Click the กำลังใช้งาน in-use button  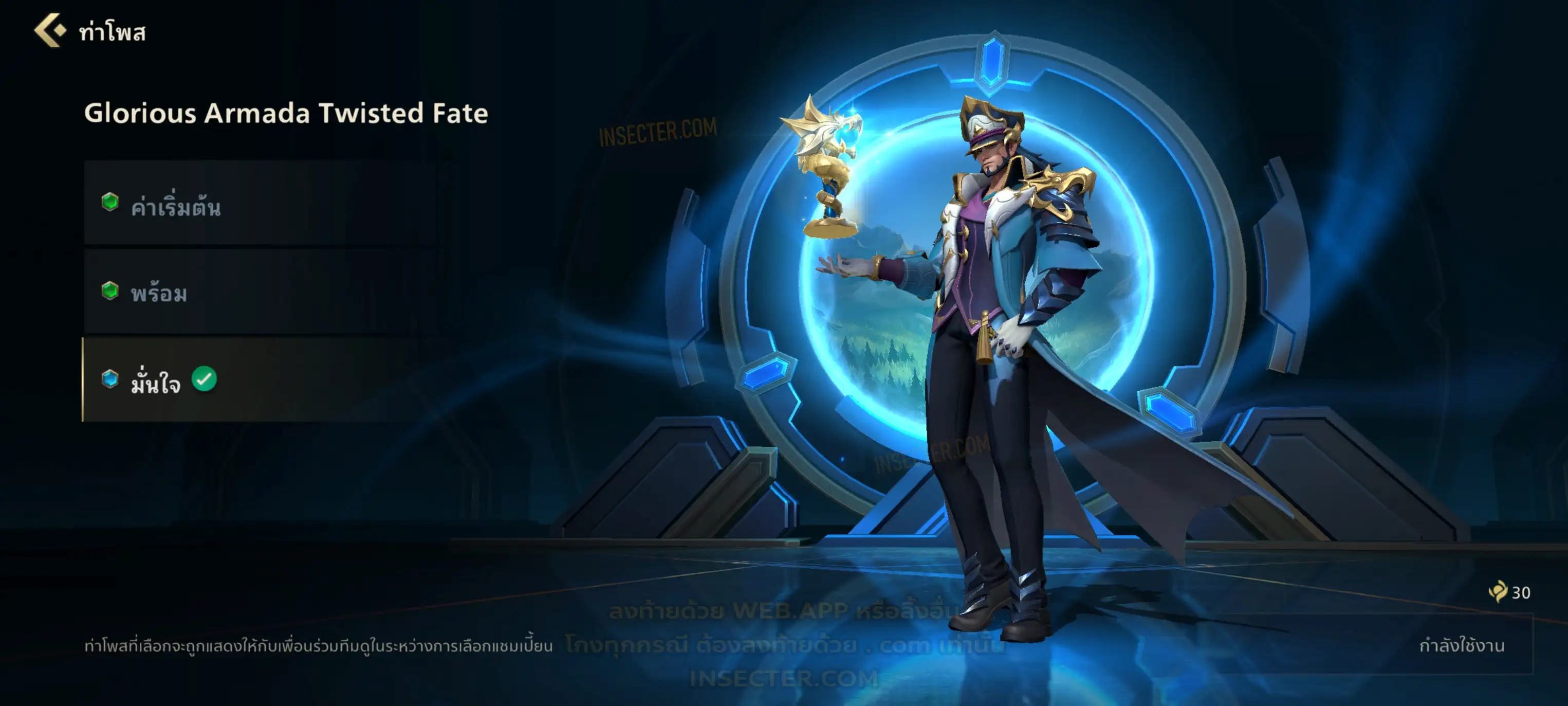tap(1460, 645)
